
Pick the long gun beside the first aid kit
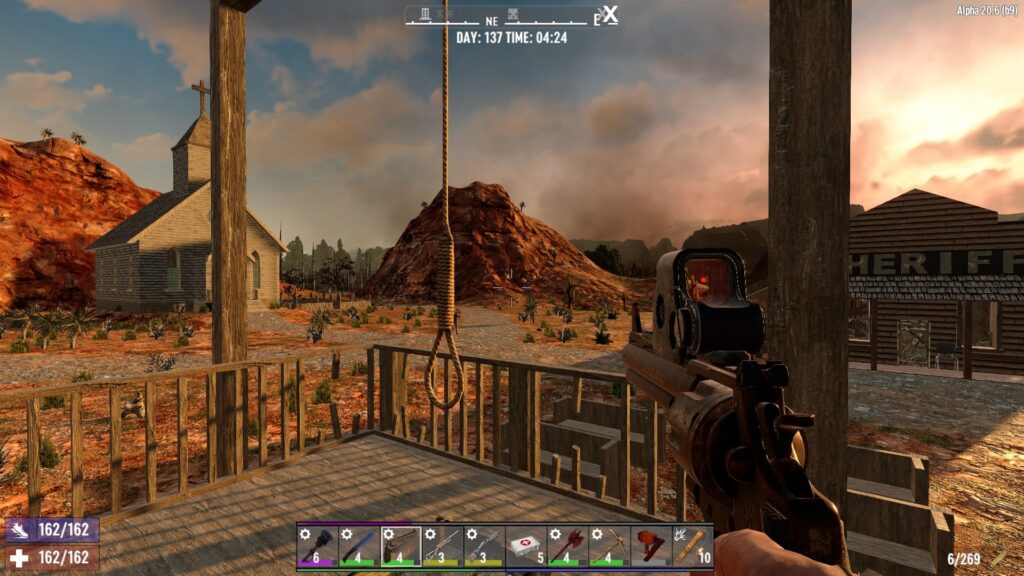(484, 547)
